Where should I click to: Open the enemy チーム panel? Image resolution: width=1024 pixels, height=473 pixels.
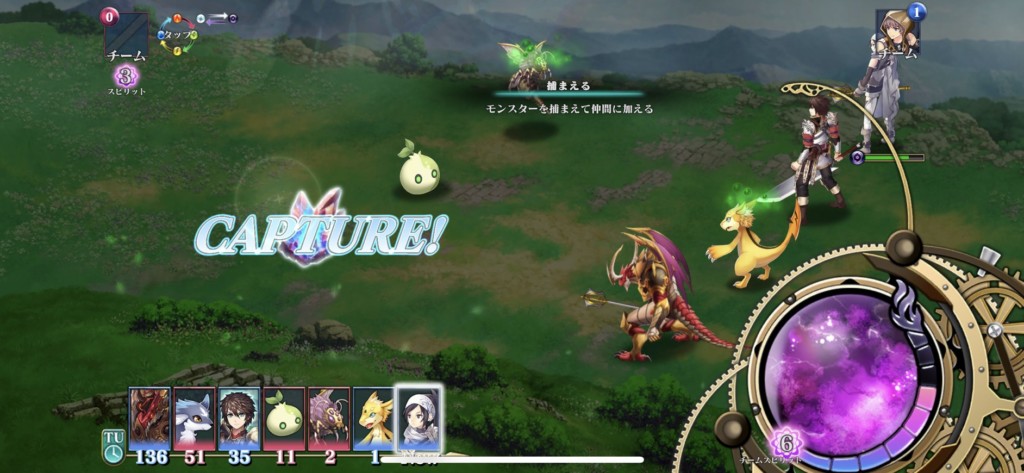click(x=127, y=38)
